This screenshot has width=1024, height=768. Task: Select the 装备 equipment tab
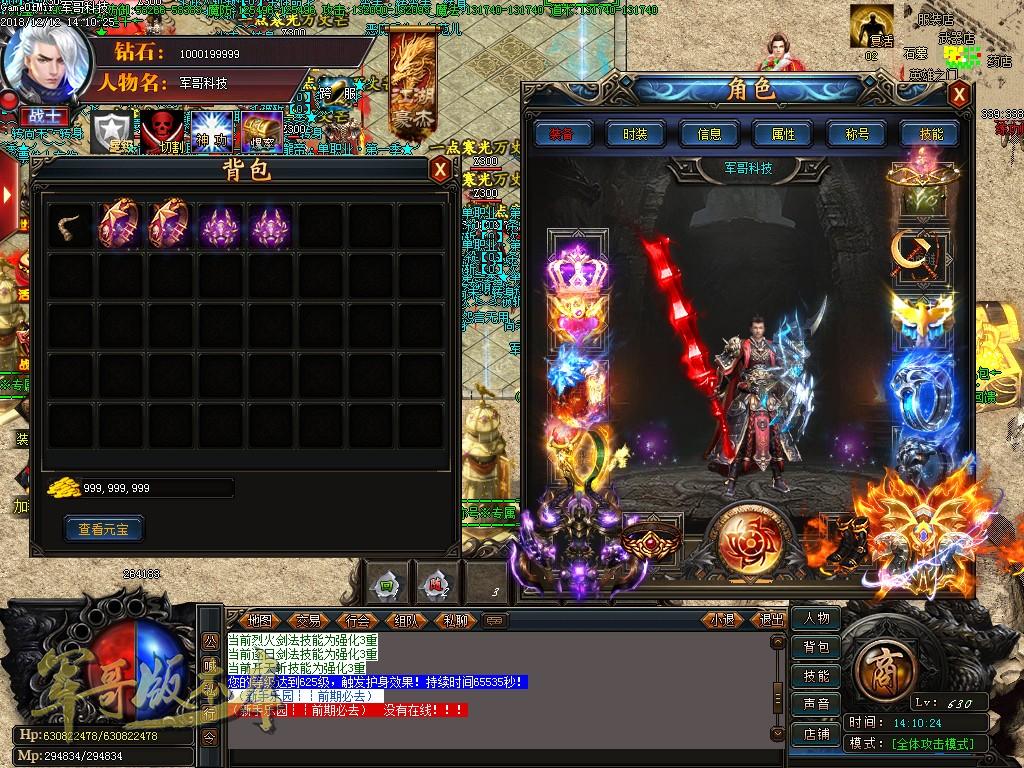coord(561,134)
